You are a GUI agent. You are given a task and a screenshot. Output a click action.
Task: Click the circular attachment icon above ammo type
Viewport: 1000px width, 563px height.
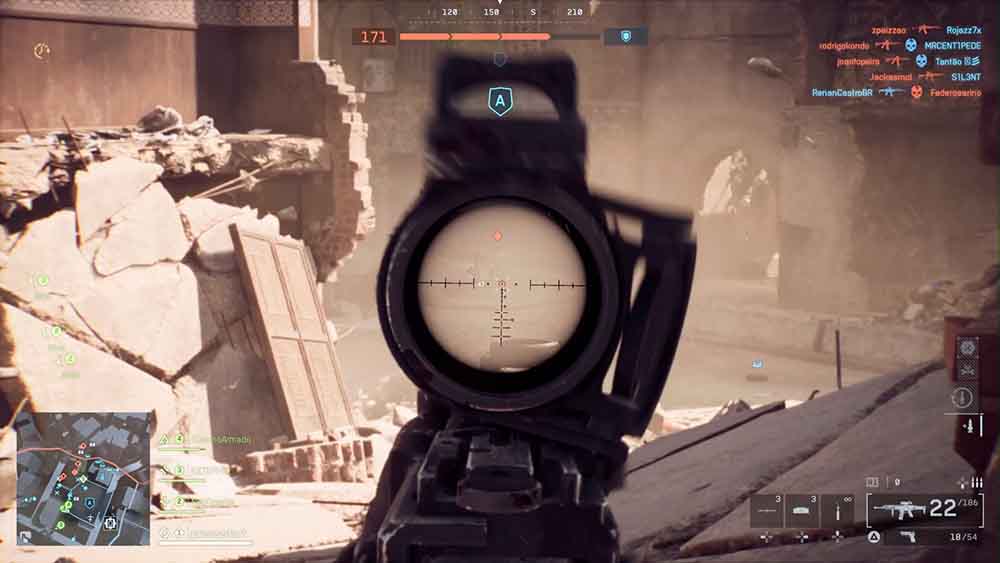tap(964, 397)
